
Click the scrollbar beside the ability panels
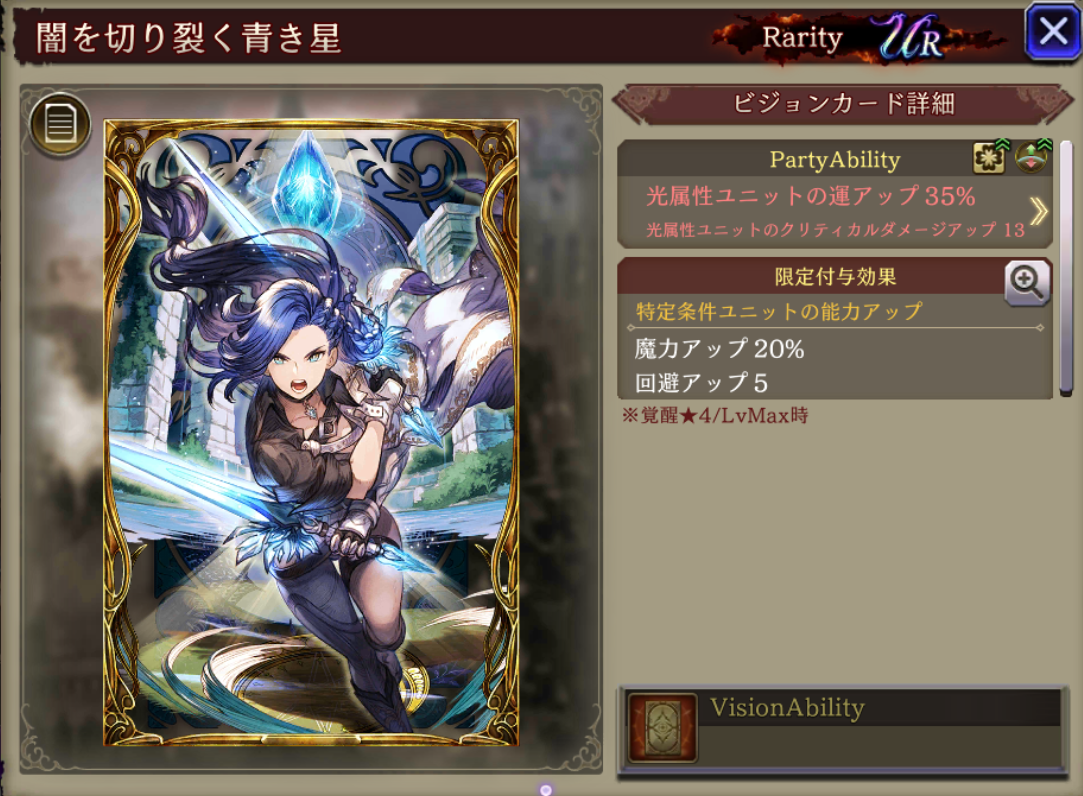click(1066, 270)
